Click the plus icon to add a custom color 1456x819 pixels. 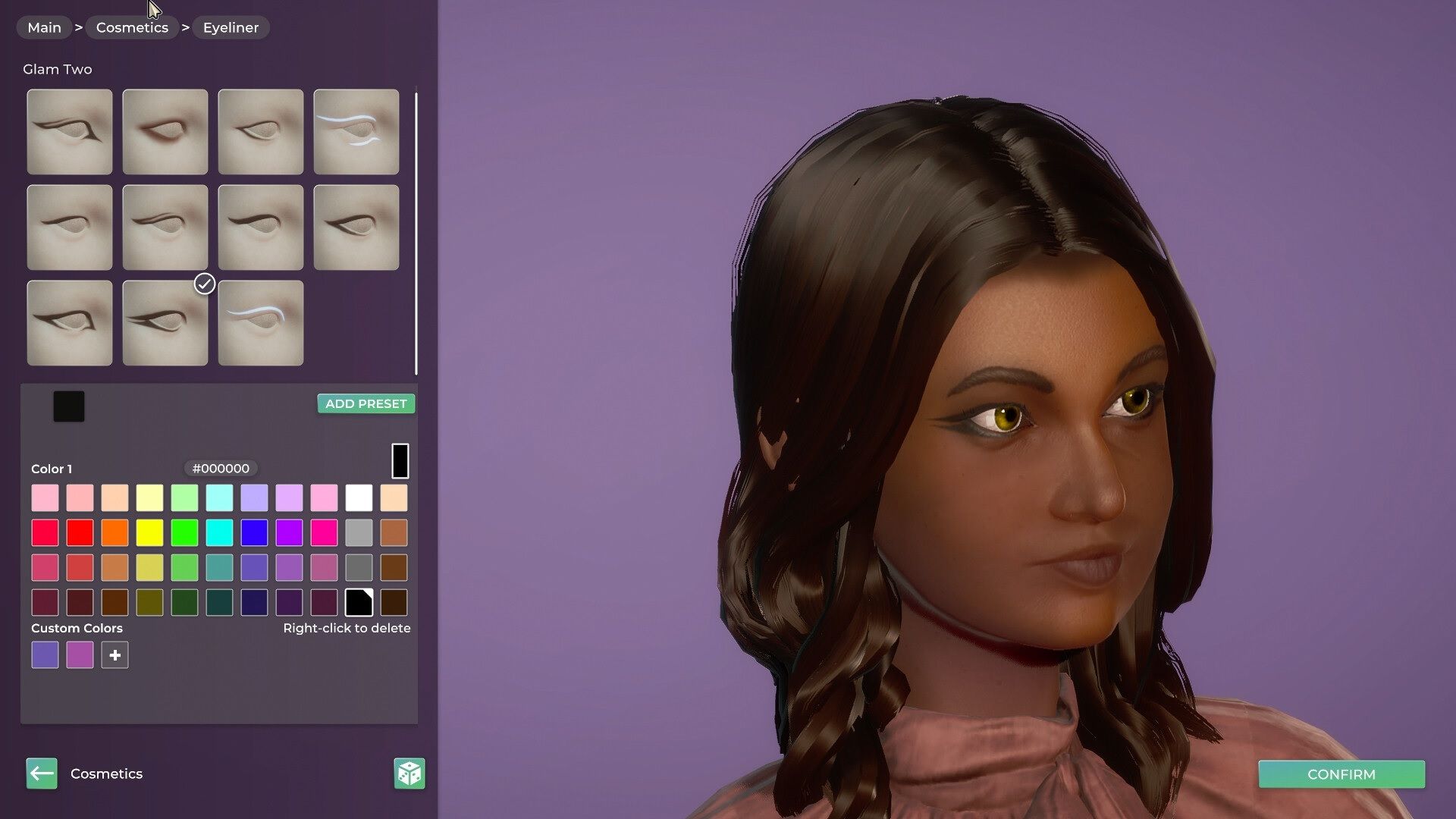[115, 654]
